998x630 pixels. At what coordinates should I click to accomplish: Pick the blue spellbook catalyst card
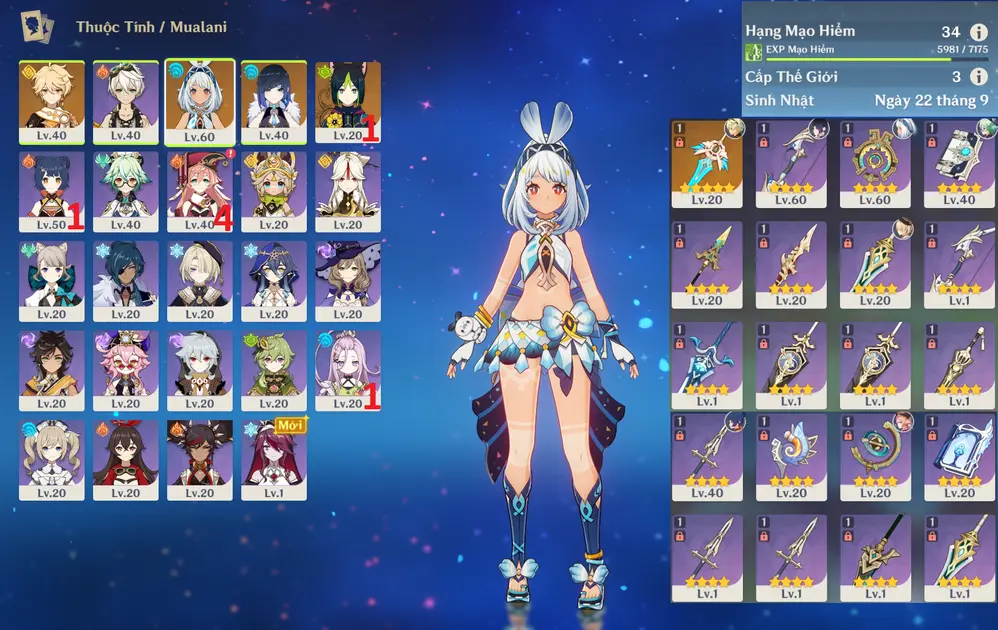coord(959,456)
